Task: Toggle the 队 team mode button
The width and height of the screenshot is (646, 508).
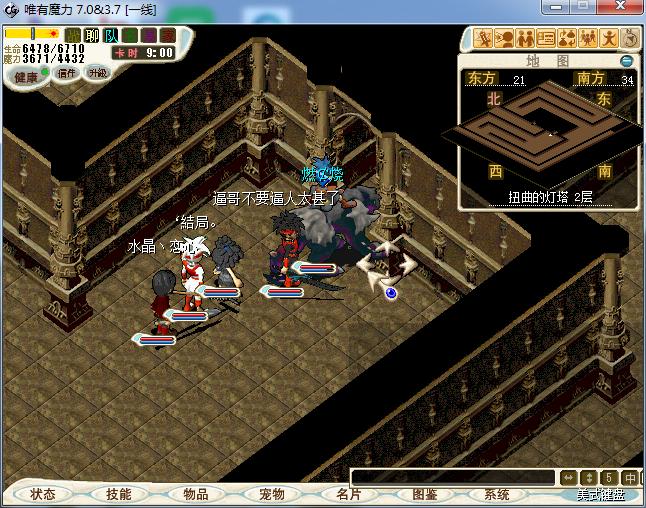Action: point(111,35)
